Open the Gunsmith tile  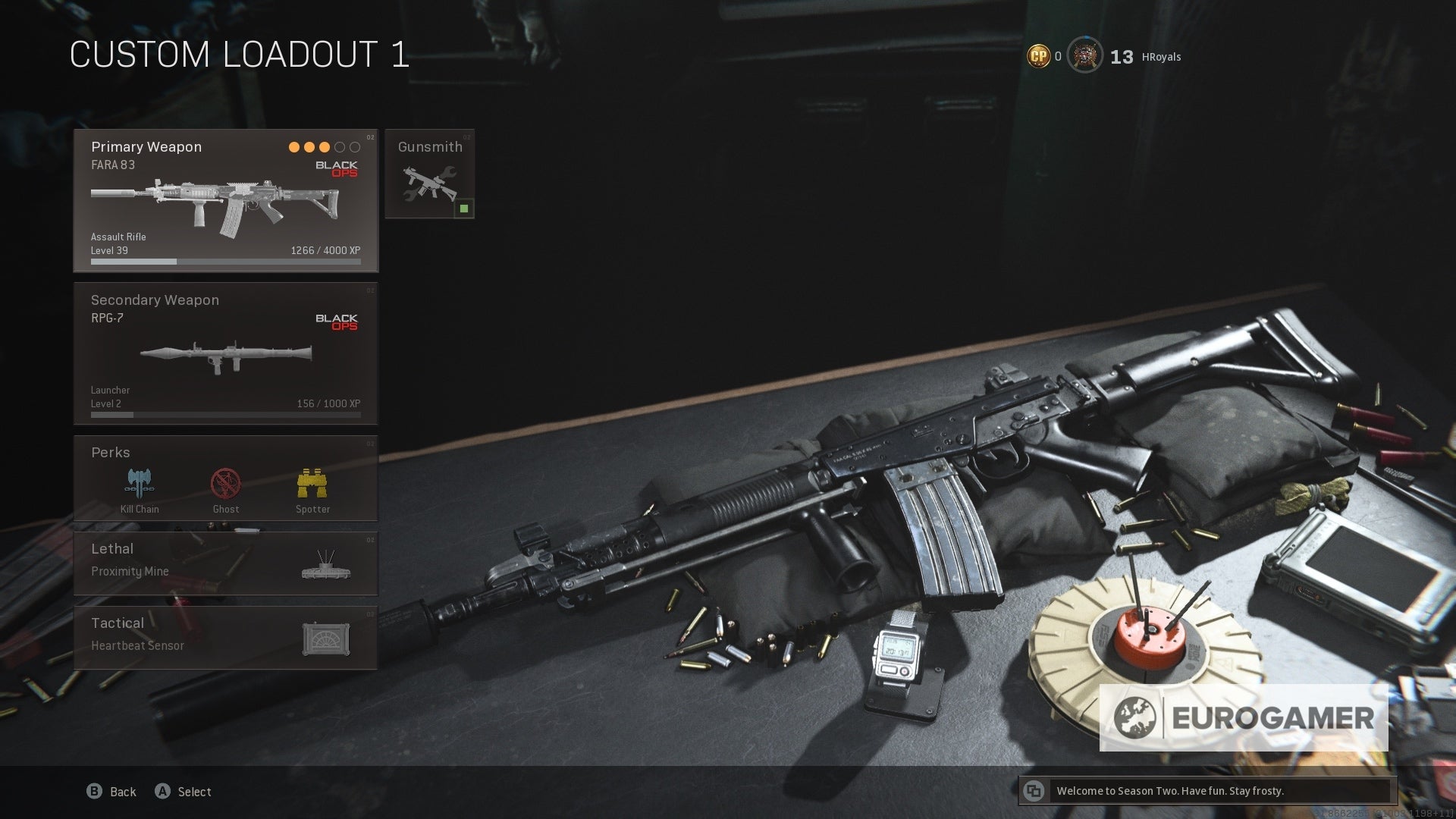(x=429, y=174)
